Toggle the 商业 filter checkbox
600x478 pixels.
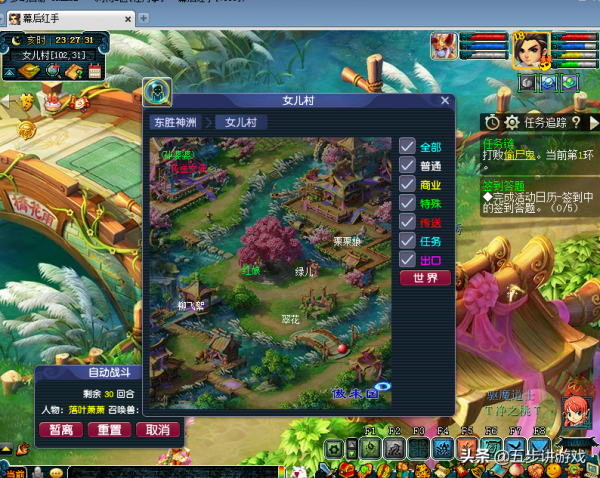pos(407,184)
